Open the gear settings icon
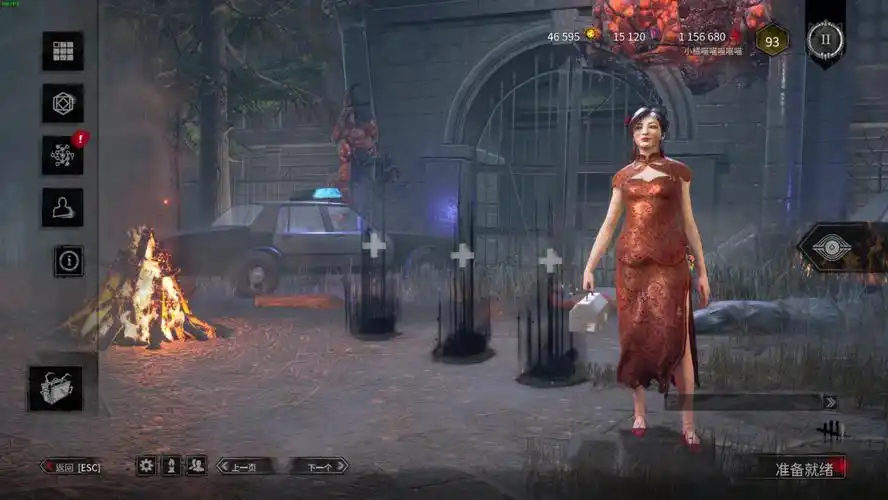Viewport: 888px width, 500px height. (x=146, y=465)
